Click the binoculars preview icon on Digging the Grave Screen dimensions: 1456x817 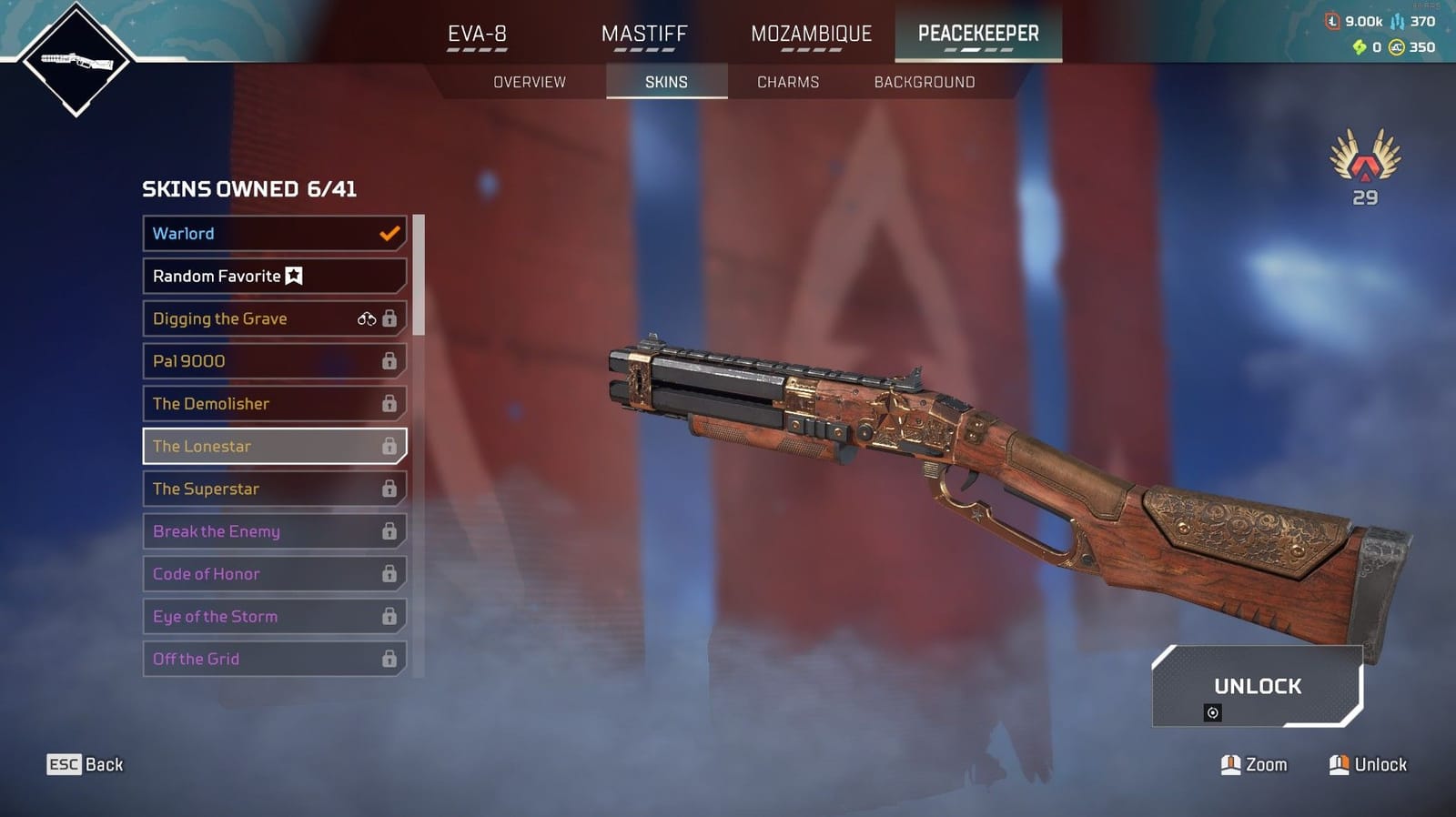coord(369,318)
